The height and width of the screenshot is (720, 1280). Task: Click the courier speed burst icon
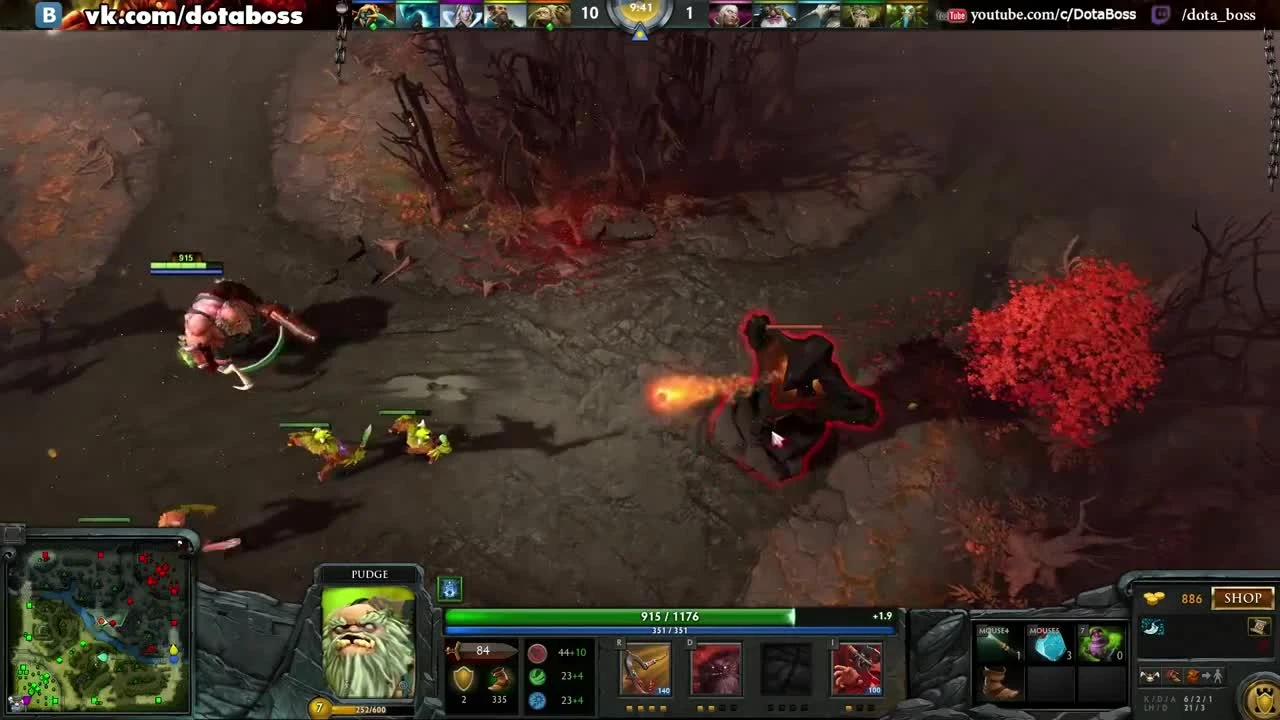click(1173, 677)
